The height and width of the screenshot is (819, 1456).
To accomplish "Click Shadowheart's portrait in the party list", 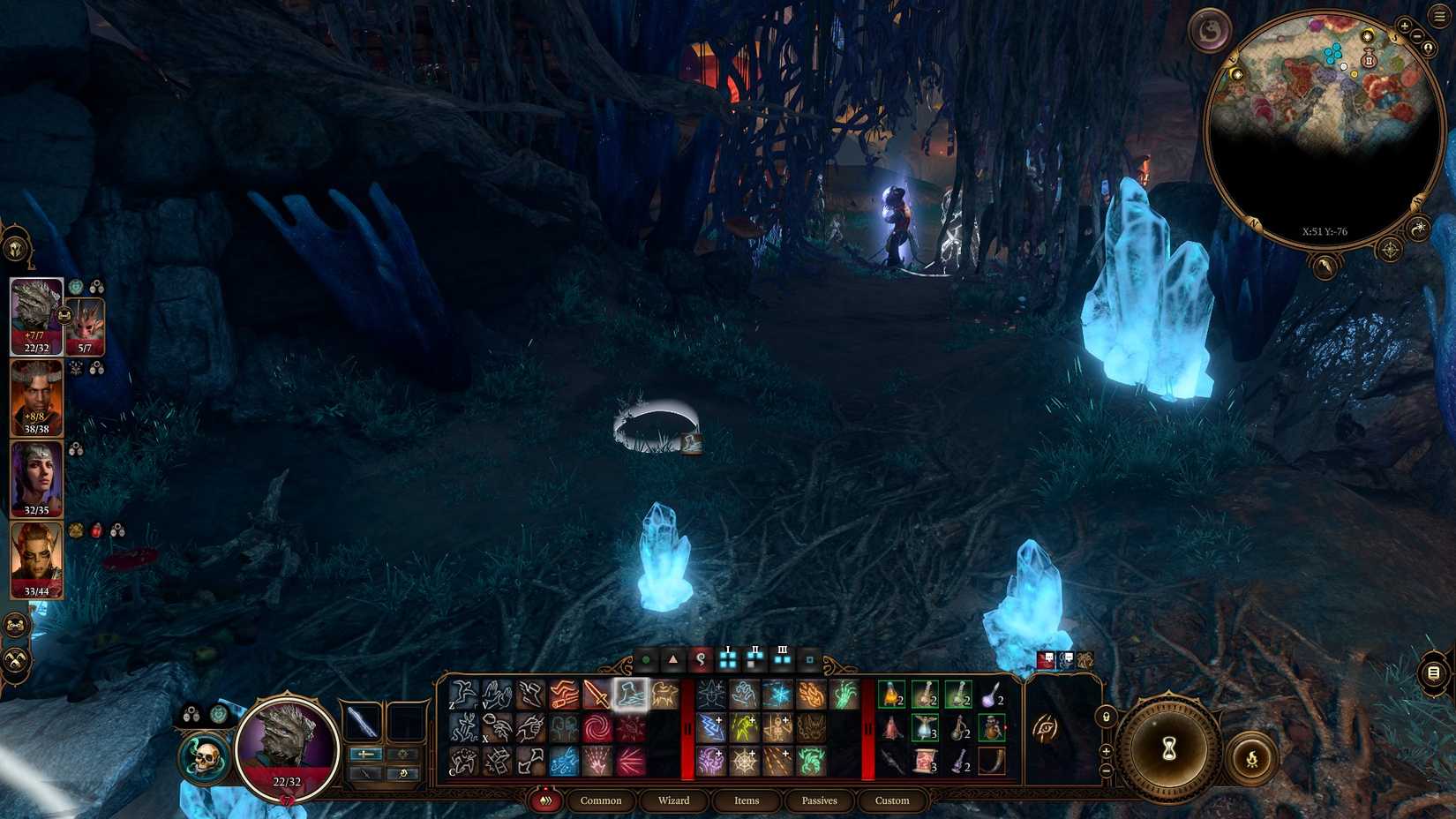I will click(35, 481).
